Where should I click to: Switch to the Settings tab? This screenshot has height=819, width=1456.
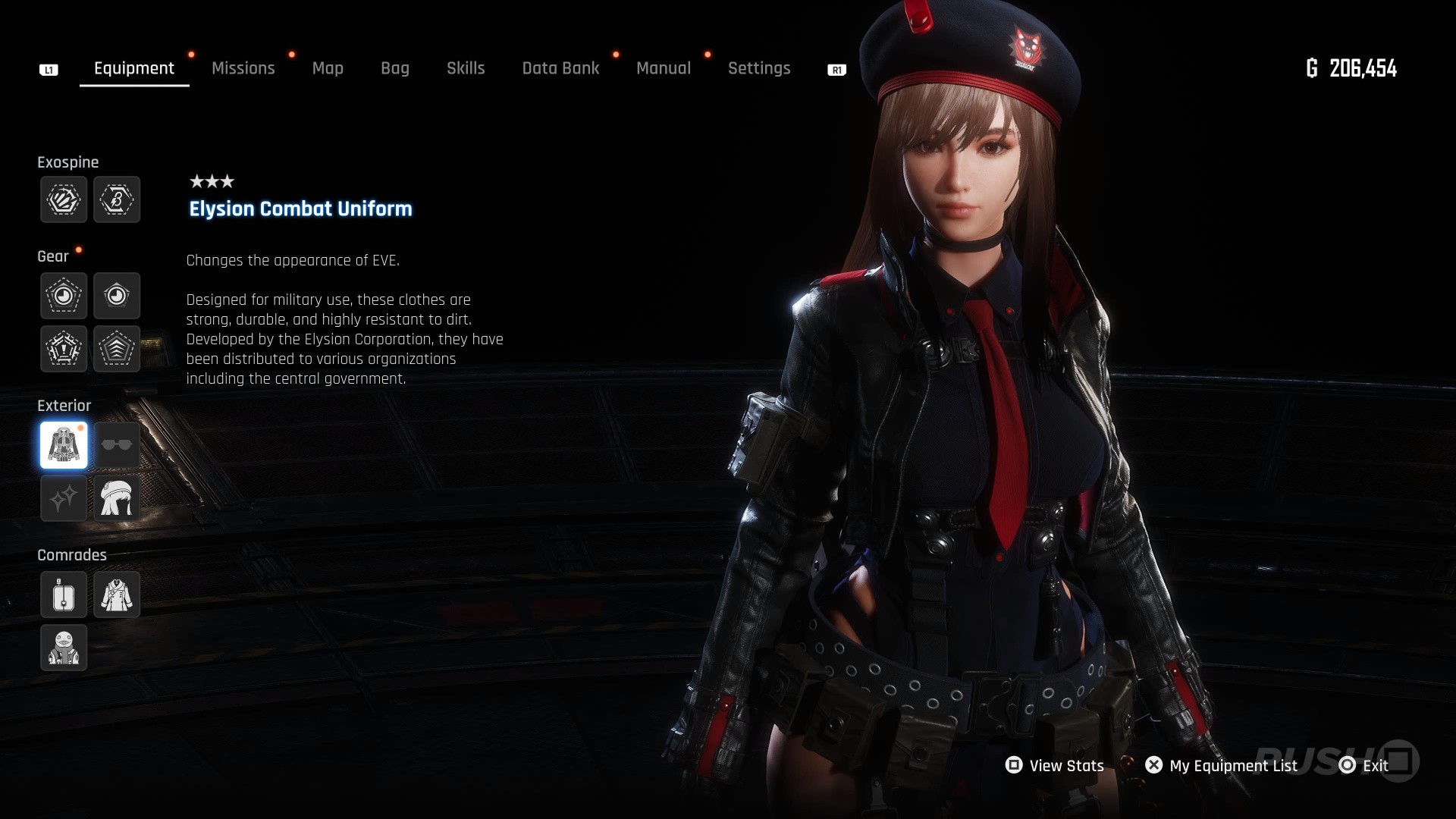[759, 68]
